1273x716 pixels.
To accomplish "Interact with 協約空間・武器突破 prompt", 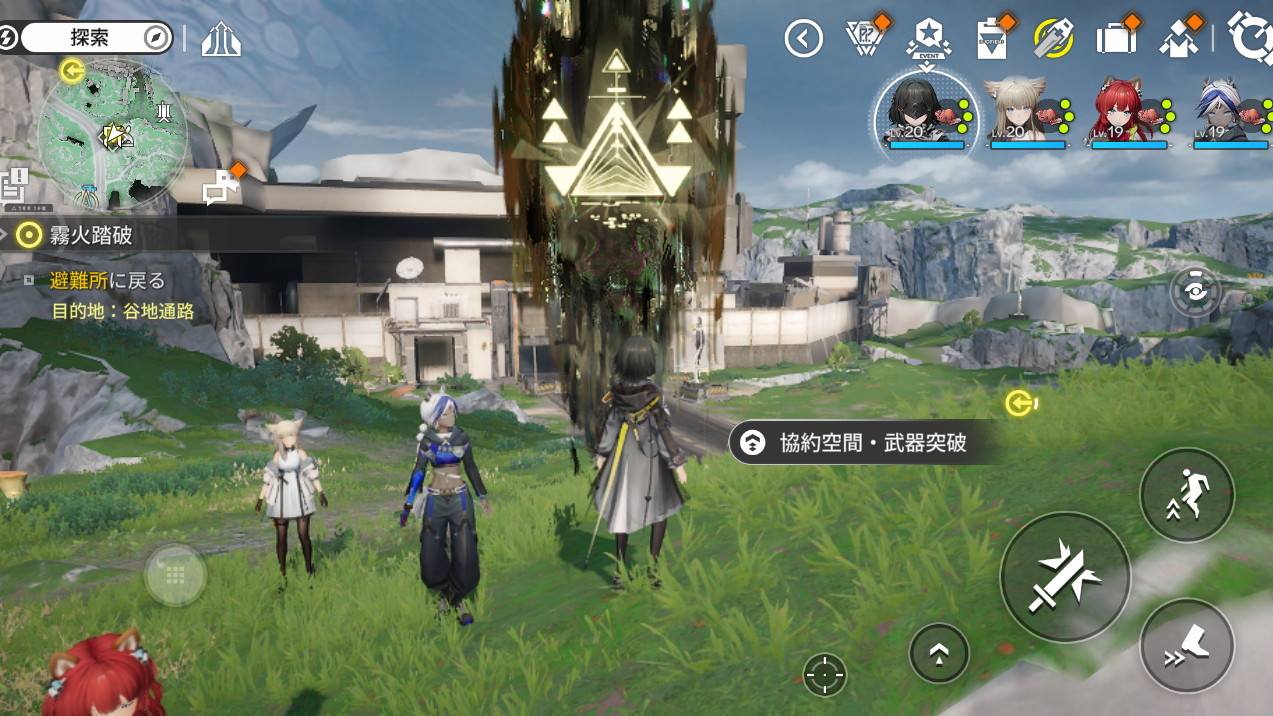I will (860, 442).
